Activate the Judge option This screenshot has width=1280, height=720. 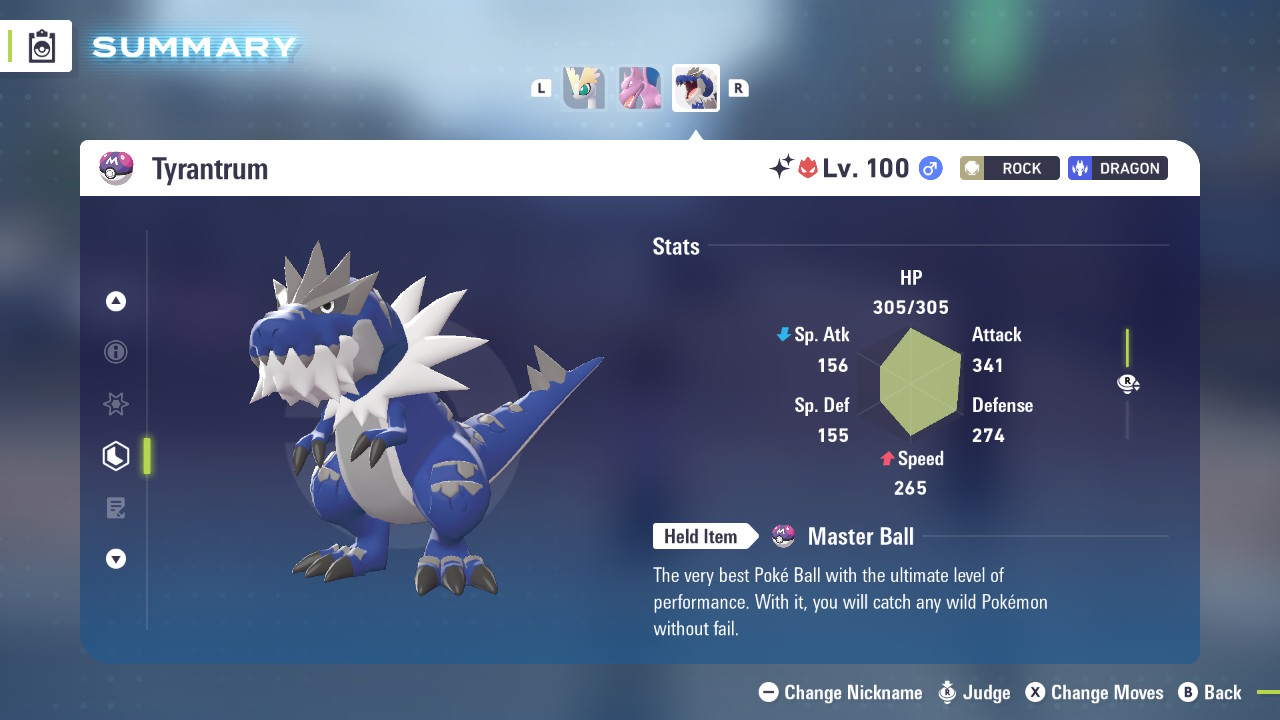pos(975,692)
